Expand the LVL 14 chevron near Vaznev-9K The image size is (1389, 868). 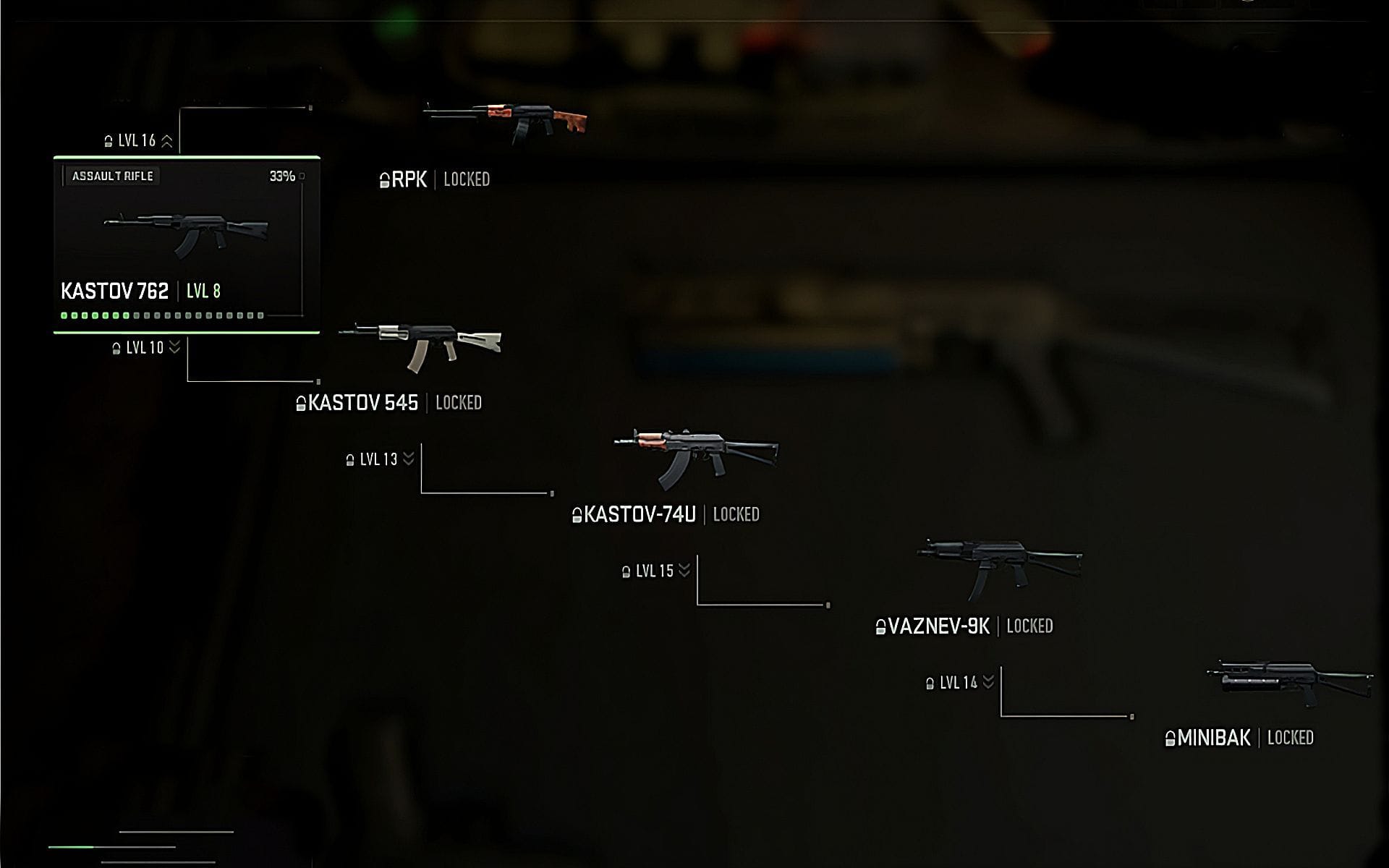(x=988, y=681)
